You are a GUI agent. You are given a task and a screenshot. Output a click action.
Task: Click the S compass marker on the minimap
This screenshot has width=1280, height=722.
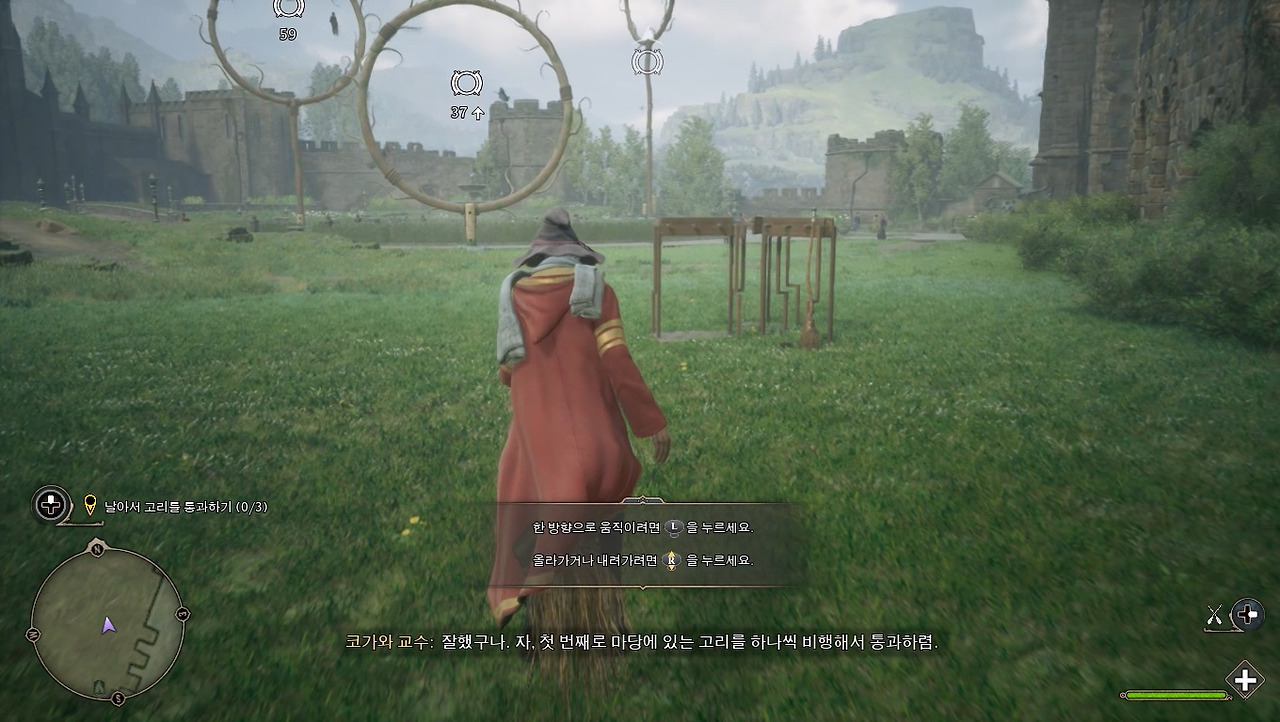pos(116,698)
